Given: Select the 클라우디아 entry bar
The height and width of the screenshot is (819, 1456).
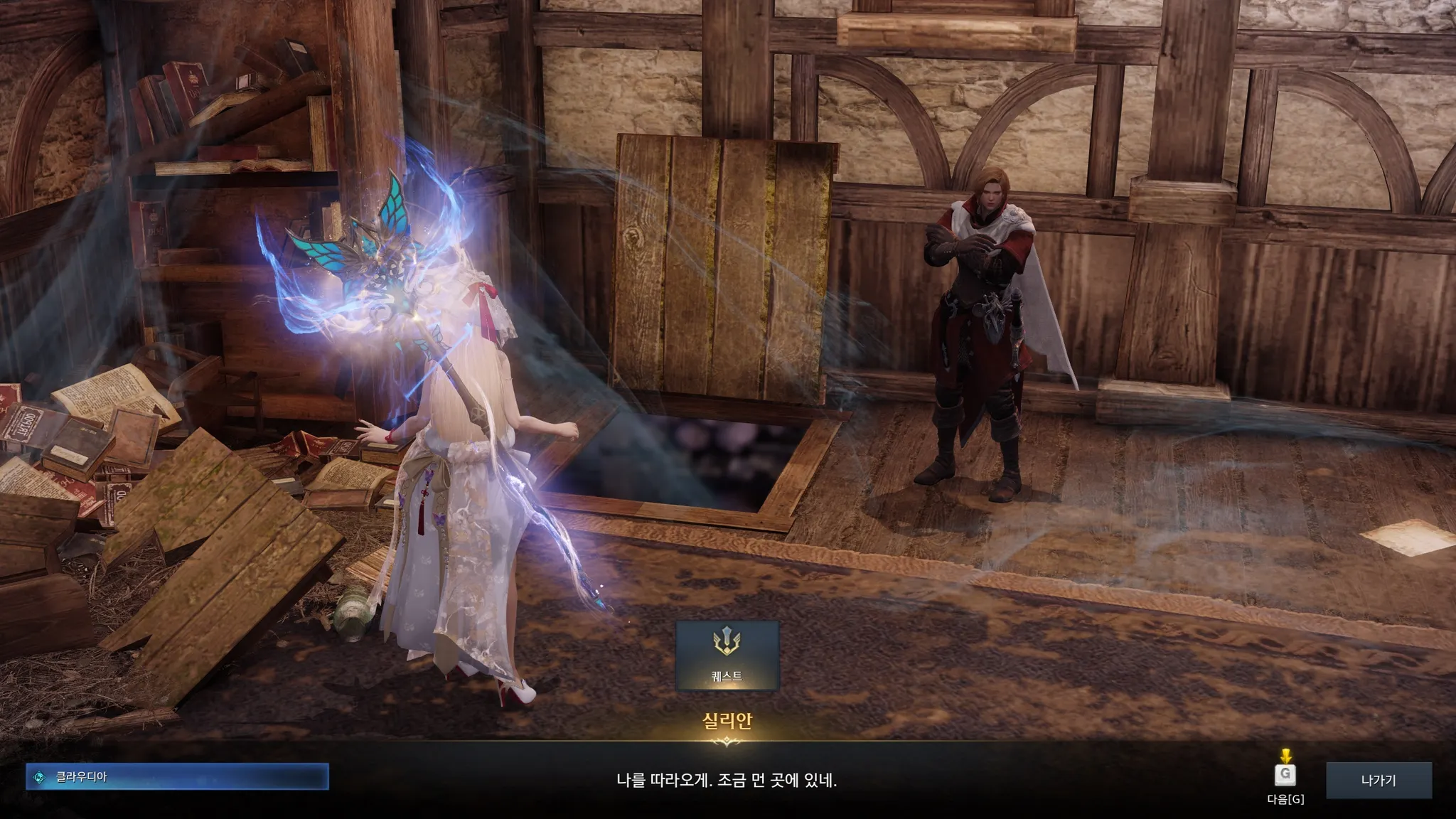Looking at the screenshot, I should pyautogui.click(x=177, y=777).
